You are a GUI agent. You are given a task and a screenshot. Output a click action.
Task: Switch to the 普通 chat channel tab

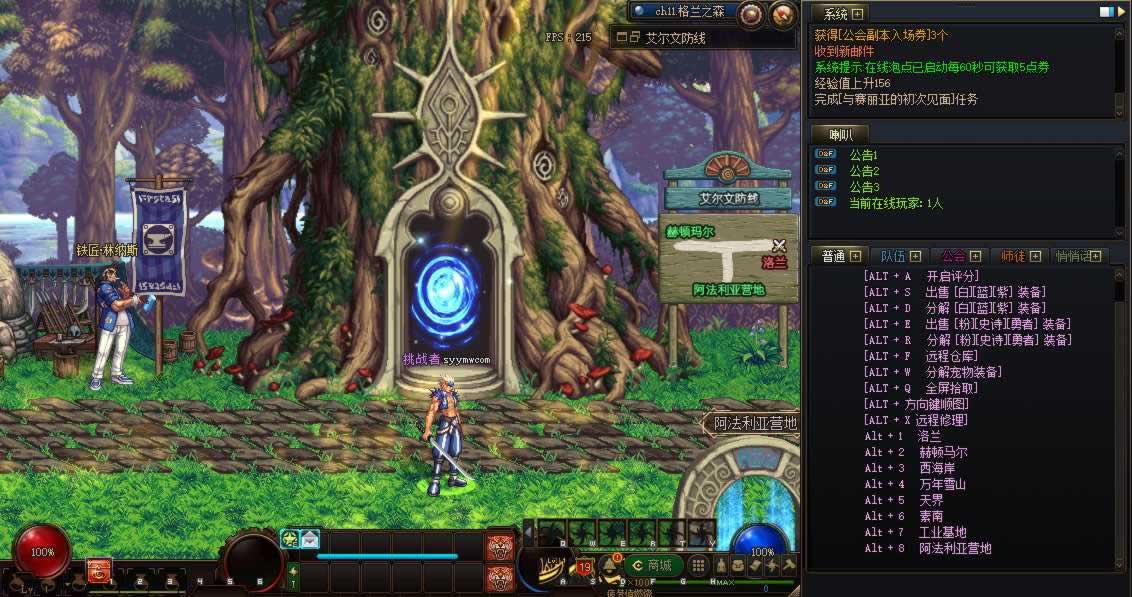pos(833,256)
